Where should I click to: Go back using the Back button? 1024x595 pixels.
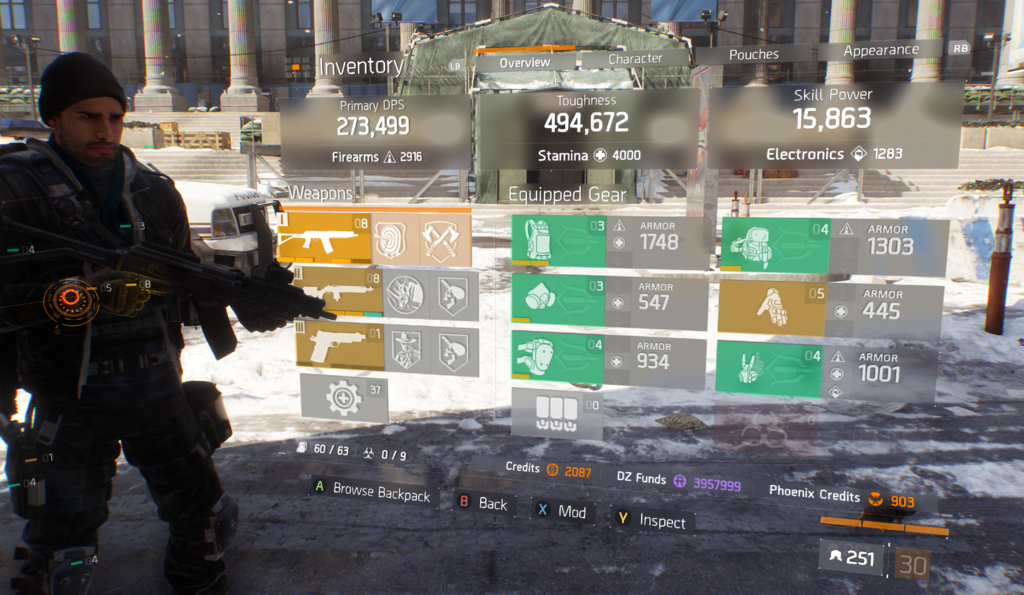(484, 503)
